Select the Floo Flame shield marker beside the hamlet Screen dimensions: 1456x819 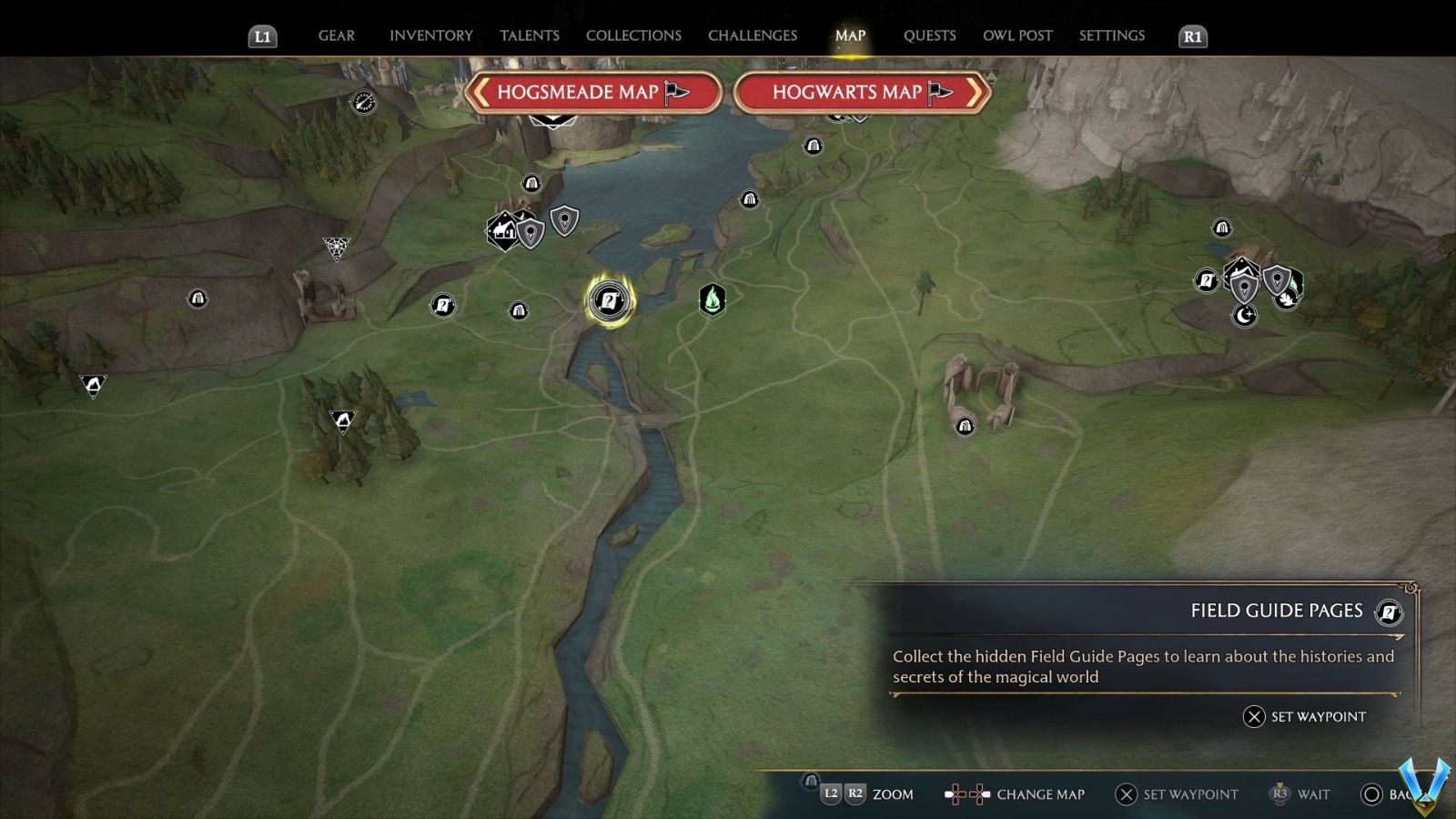click(x=531, y=233)
